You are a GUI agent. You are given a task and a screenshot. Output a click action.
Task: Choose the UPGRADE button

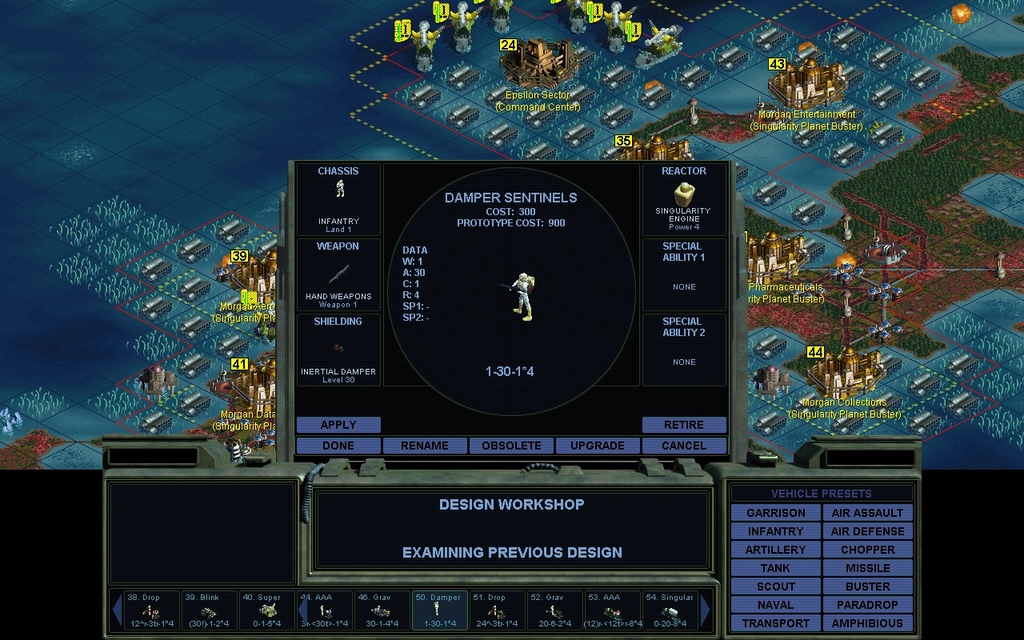click(597, 445)
